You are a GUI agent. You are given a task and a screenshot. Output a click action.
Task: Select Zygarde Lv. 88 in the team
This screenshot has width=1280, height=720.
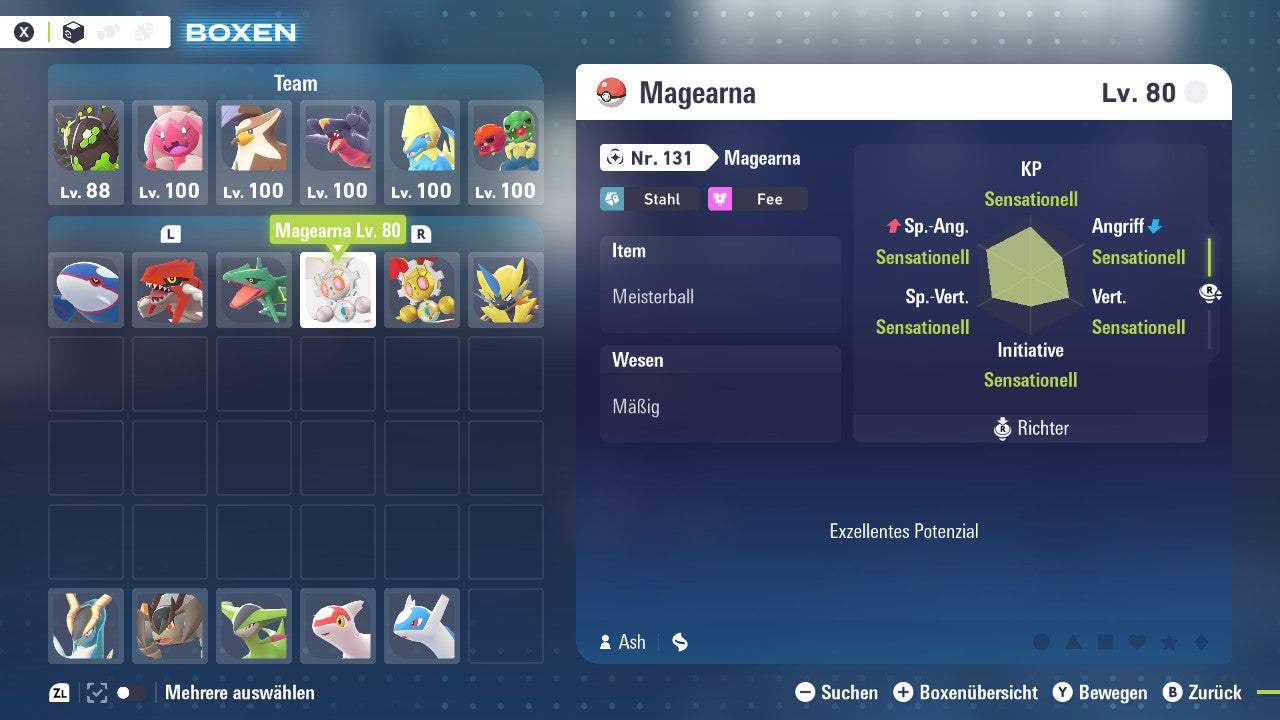[86, 152]
